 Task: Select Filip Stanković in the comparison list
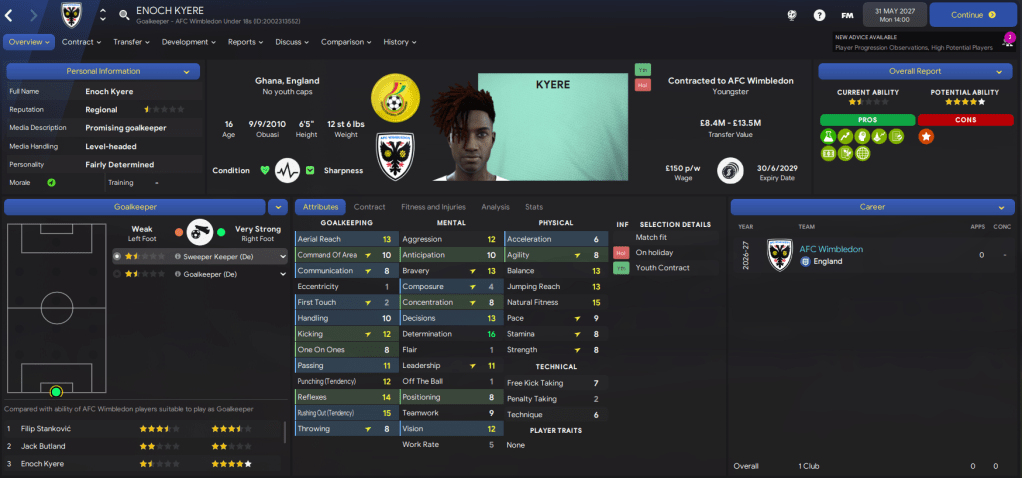(49, 428)
